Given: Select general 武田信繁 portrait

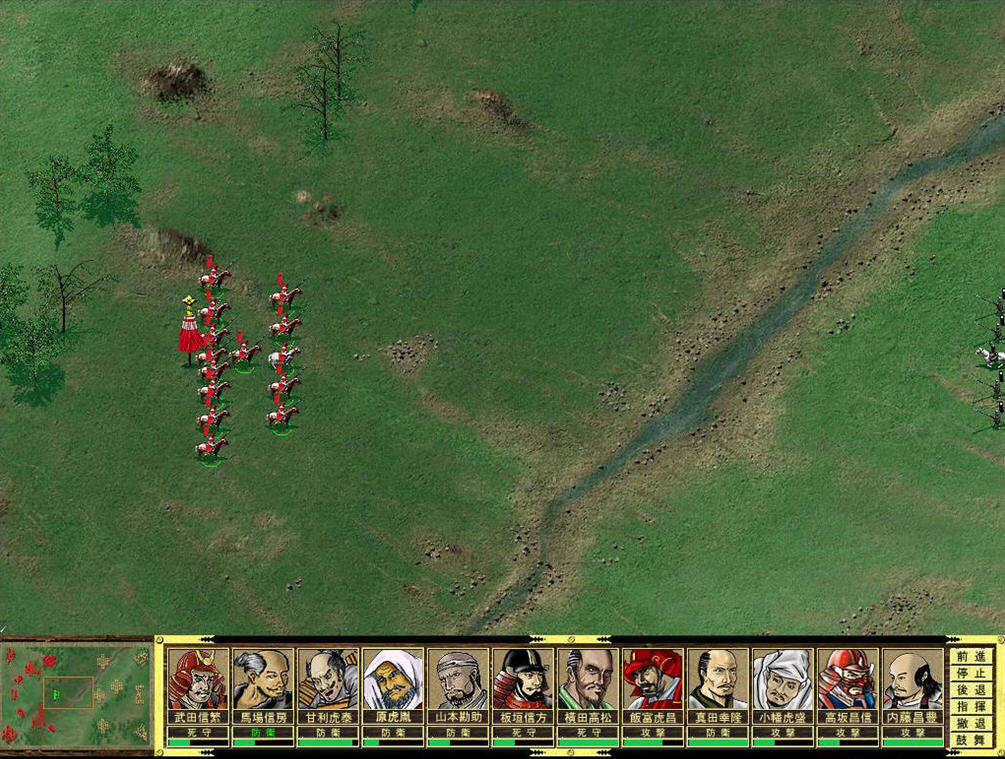Looking at the screenshot, I should (198, 679).
